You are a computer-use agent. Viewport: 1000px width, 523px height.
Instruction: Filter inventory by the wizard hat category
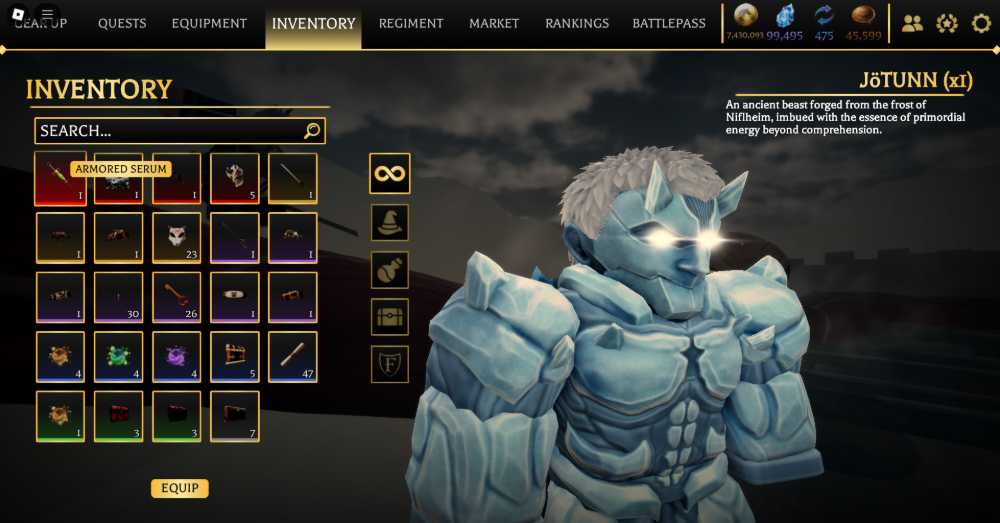(x=390, y=222)
